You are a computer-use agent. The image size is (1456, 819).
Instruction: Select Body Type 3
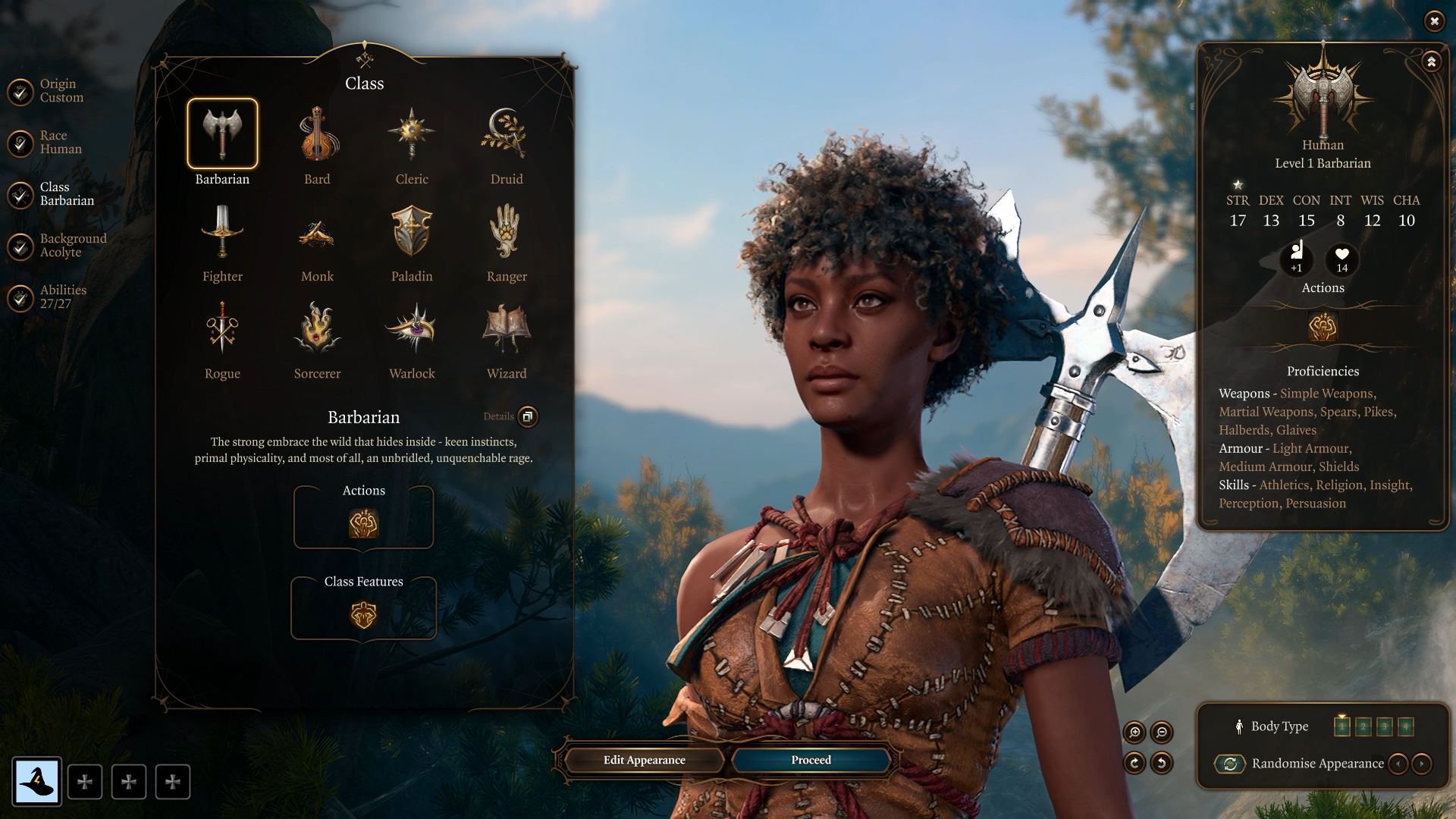(1385, 726)
